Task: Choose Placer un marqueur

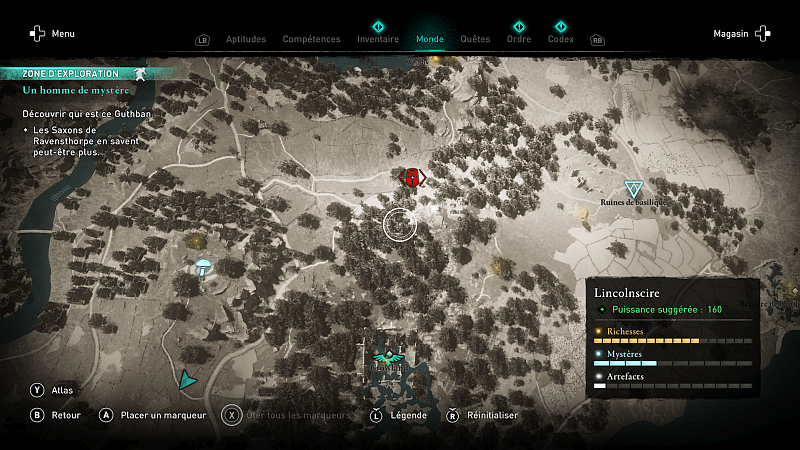Action: pyautogui.click(x=152, y=415)
